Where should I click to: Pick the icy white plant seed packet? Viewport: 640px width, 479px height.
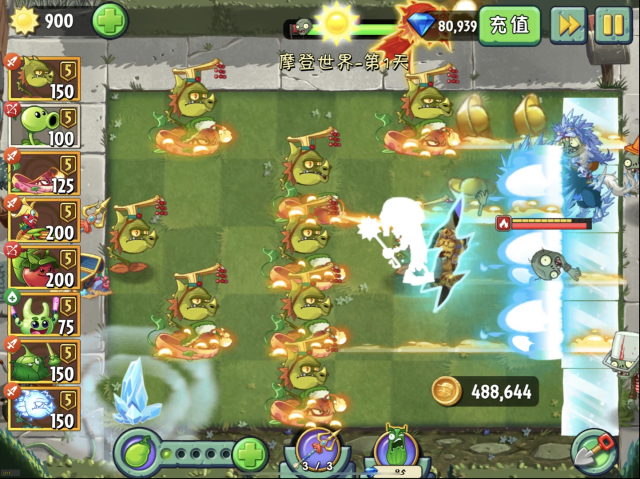[44, 408]
